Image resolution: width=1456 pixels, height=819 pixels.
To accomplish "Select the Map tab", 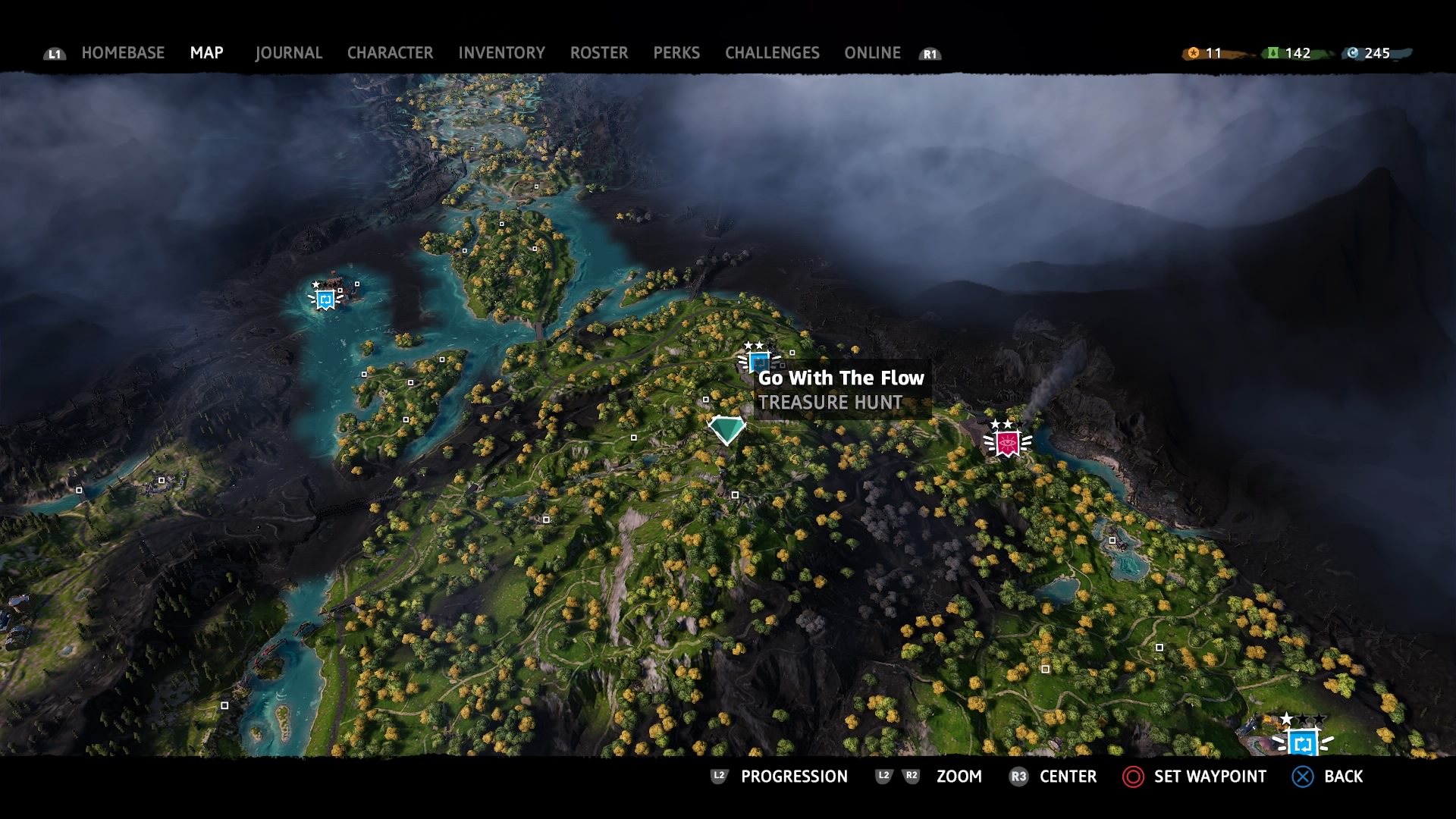I will [206, 53].
